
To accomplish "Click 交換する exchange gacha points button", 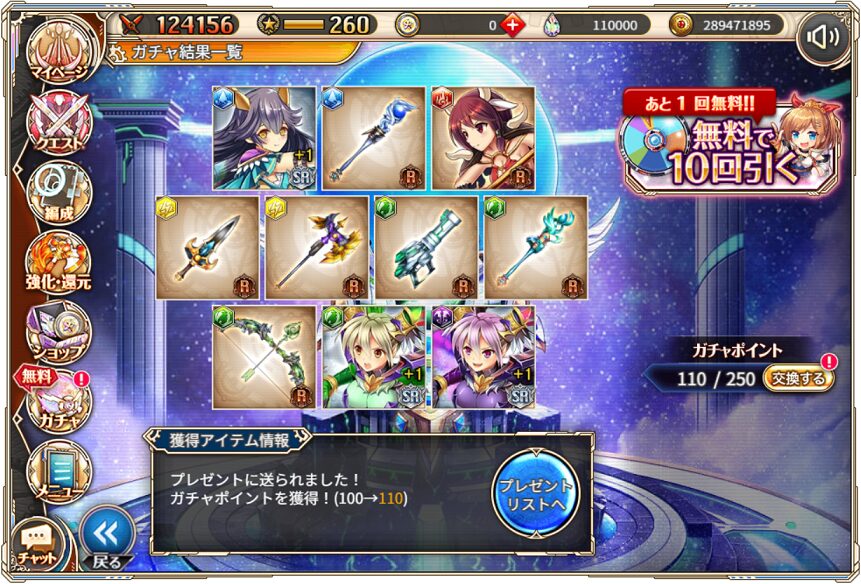I will pyautogui.click(x=798, y=378).
